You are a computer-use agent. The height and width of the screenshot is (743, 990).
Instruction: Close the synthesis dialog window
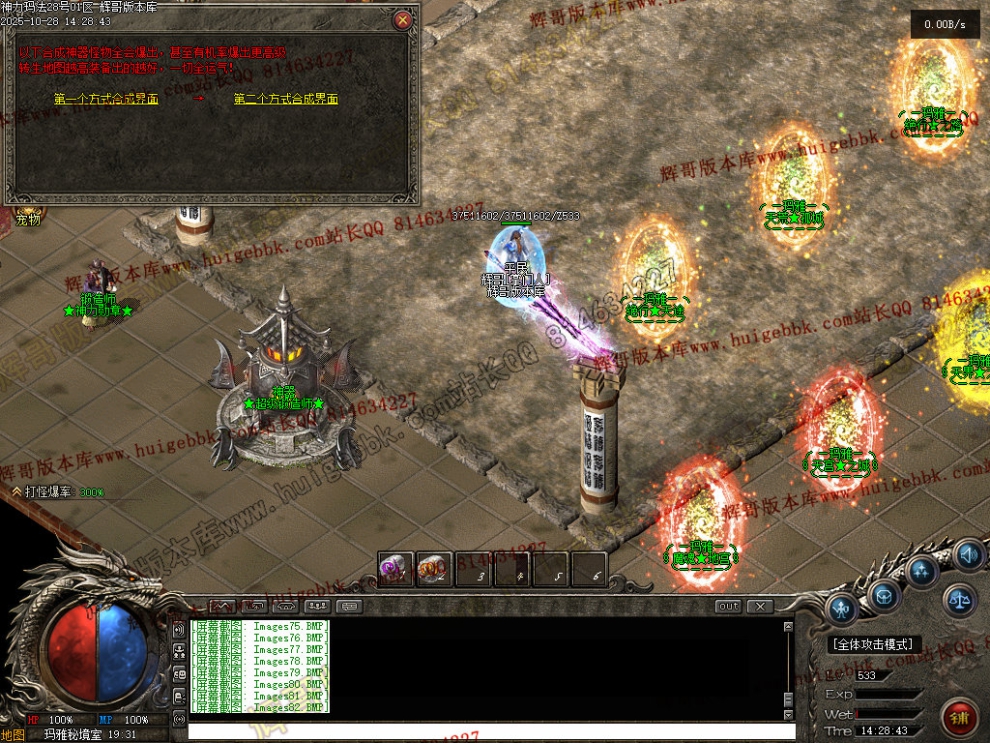pos(402,19)
